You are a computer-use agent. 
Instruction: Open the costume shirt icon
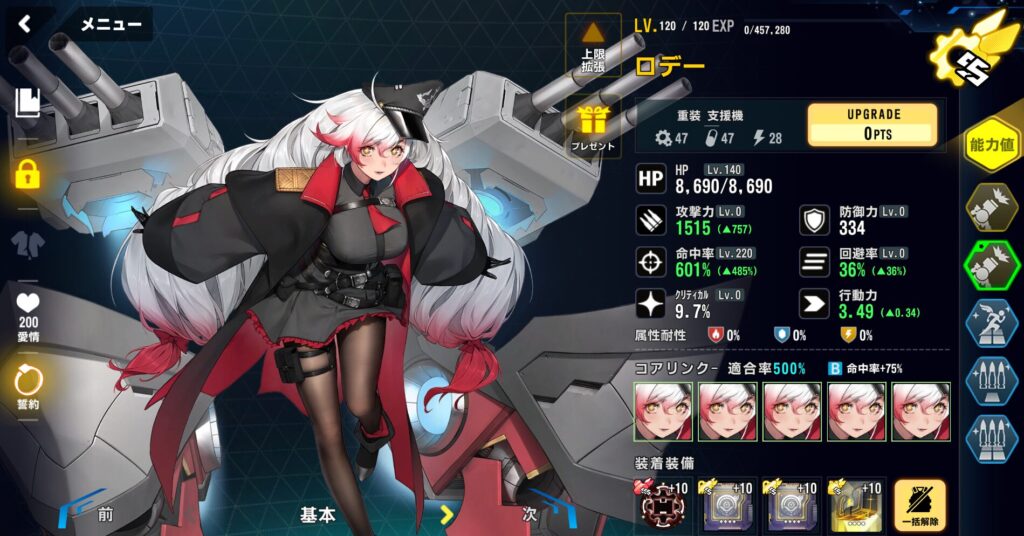tap(27, 244)
